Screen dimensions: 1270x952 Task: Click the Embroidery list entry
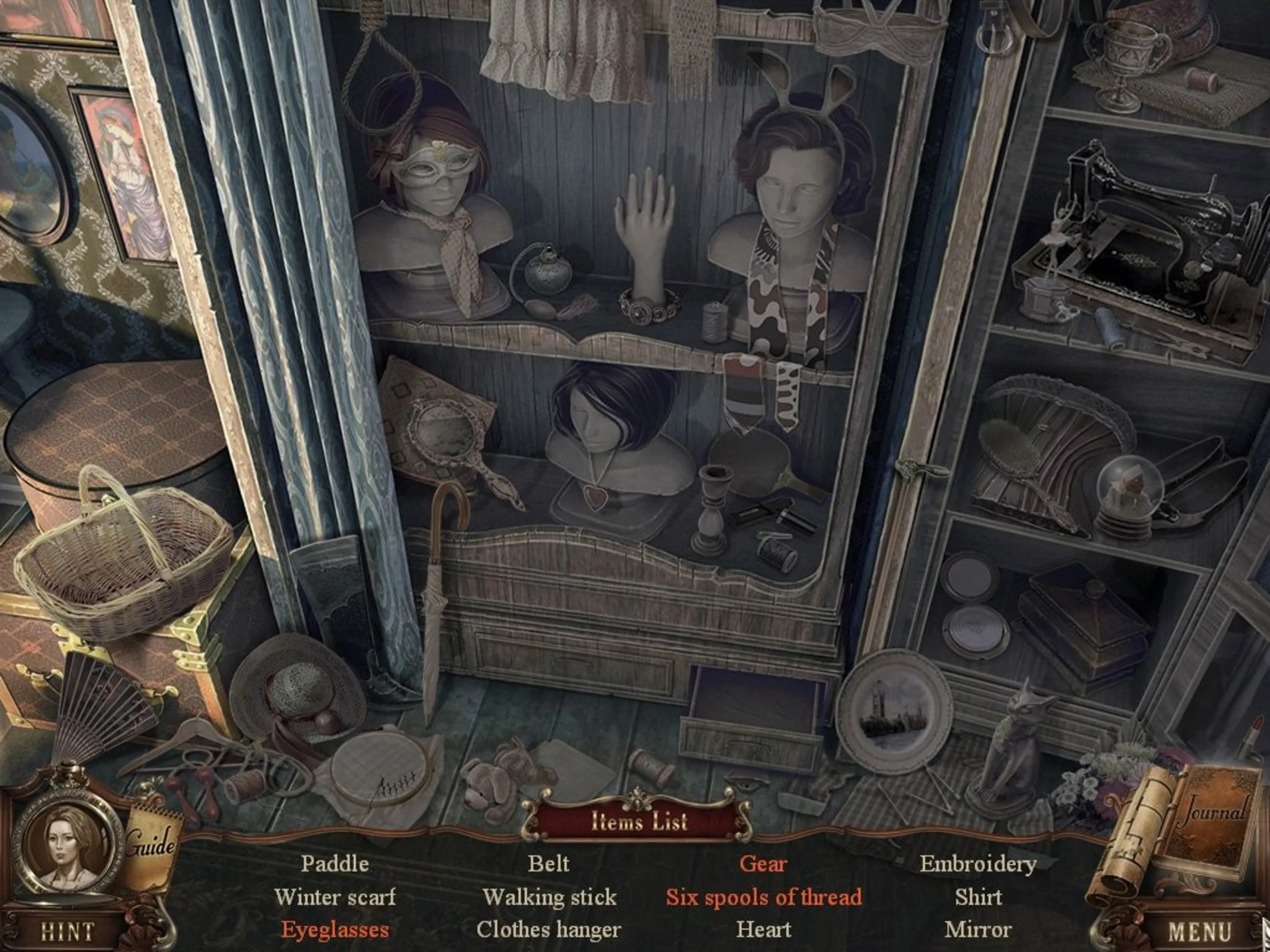point(978,863)
